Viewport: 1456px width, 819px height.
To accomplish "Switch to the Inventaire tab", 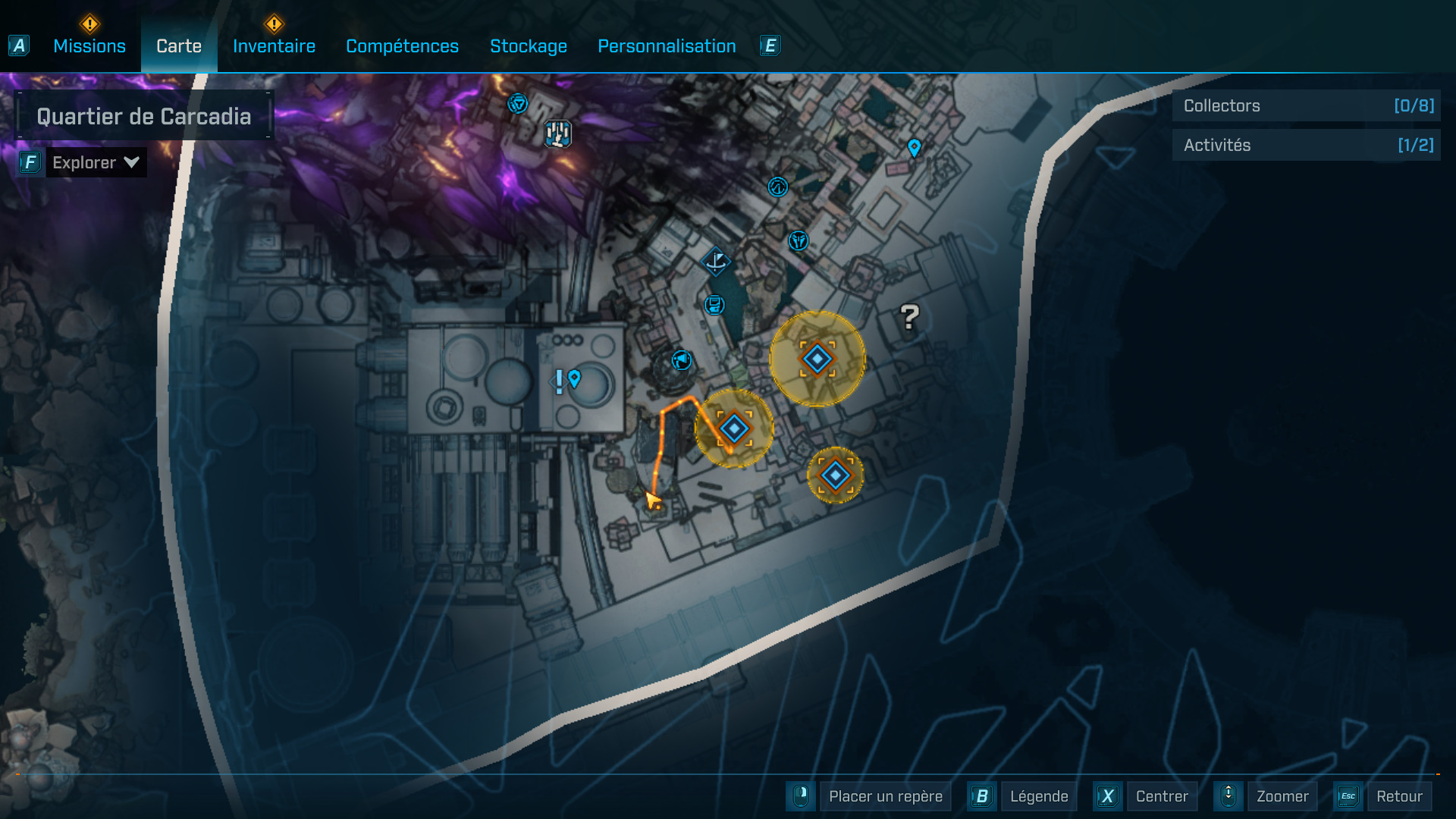I will click(x=274, y=45).
